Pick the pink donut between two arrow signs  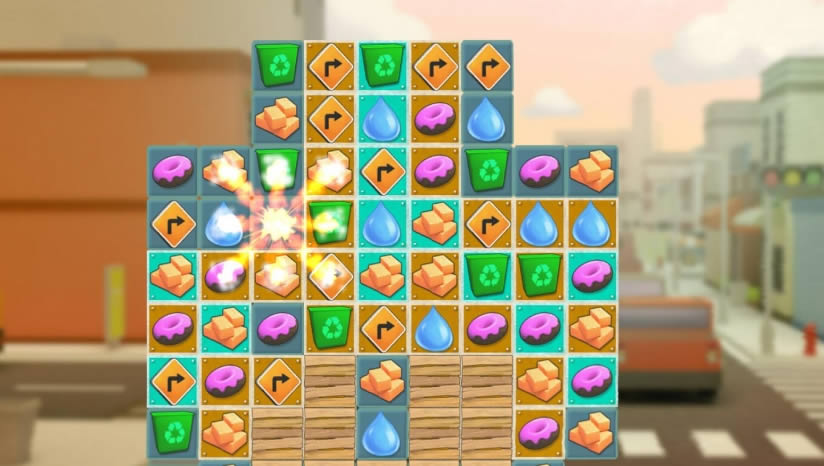point(226,377)
